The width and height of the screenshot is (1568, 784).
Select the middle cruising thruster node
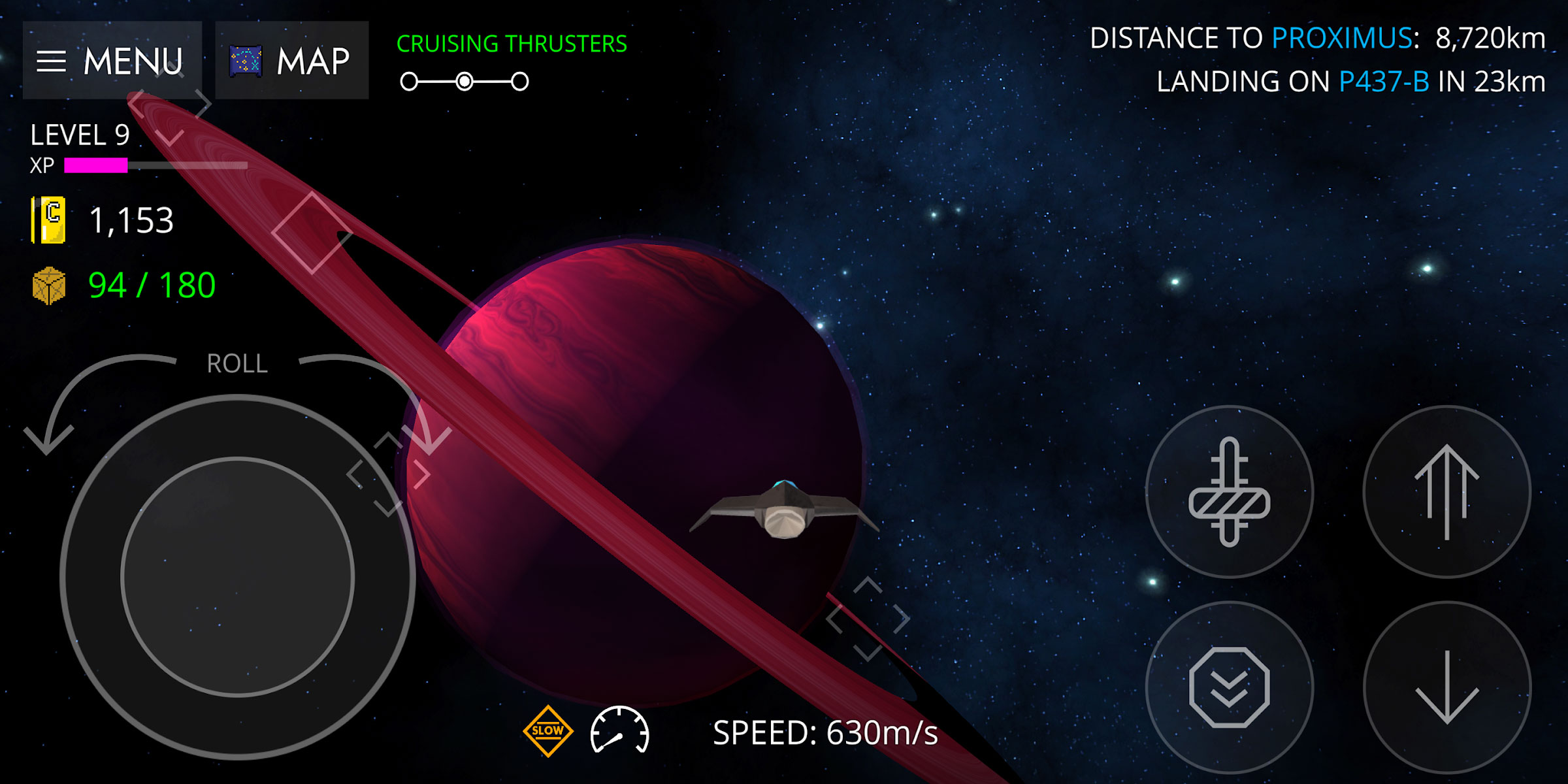[465, 82]
